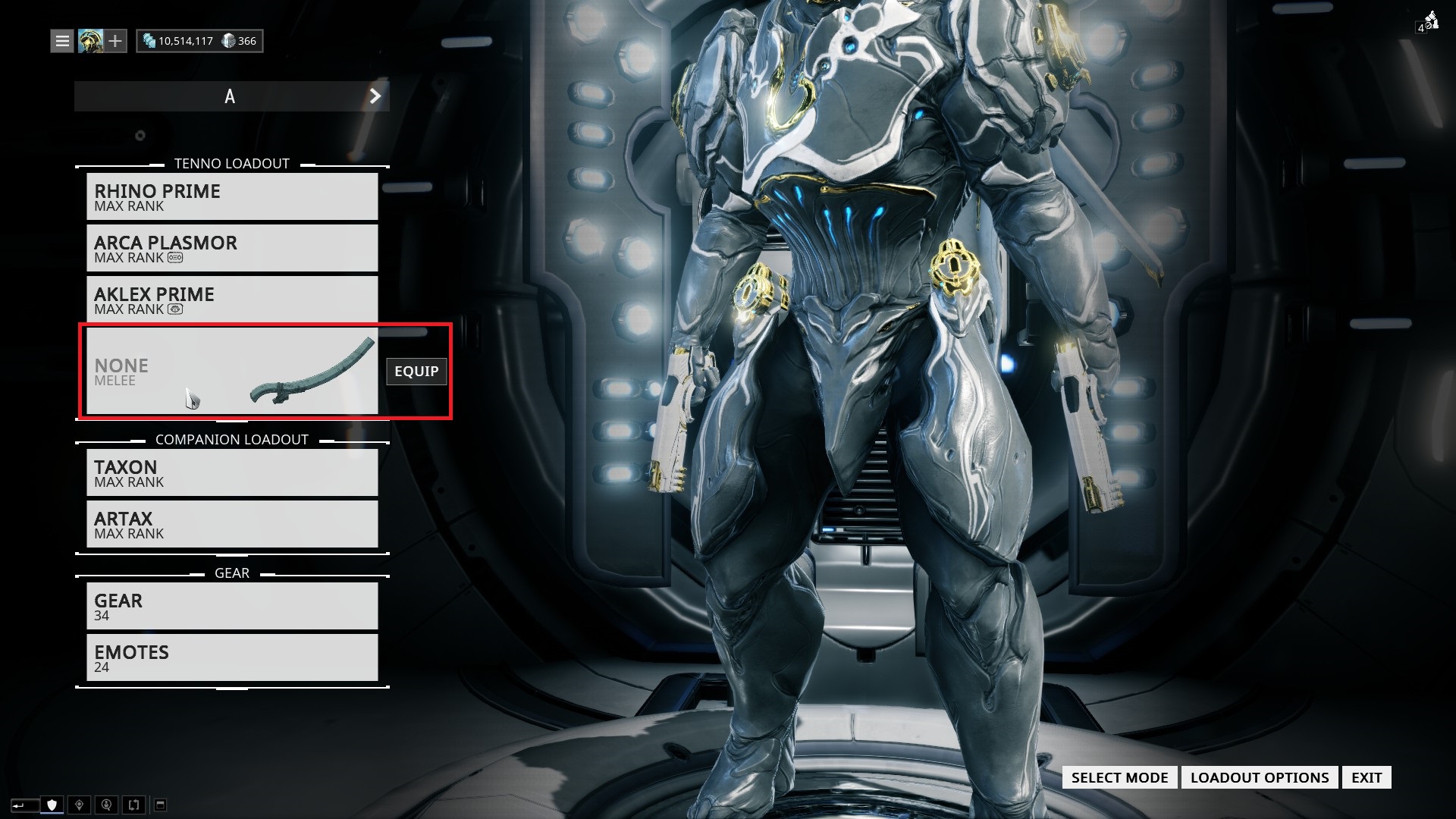Click the plus icon beside the avatar
Viewport: 1456px width, 819px height.
point(116,41)
